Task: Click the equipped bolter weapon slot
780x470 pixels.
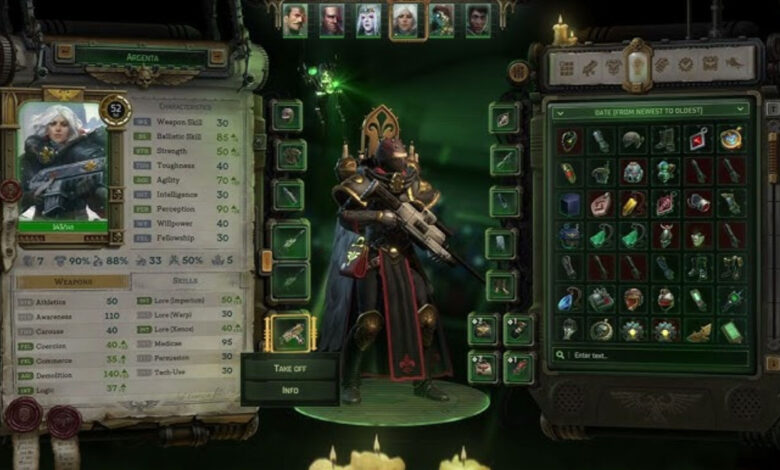Action: (x=291, y=334)
